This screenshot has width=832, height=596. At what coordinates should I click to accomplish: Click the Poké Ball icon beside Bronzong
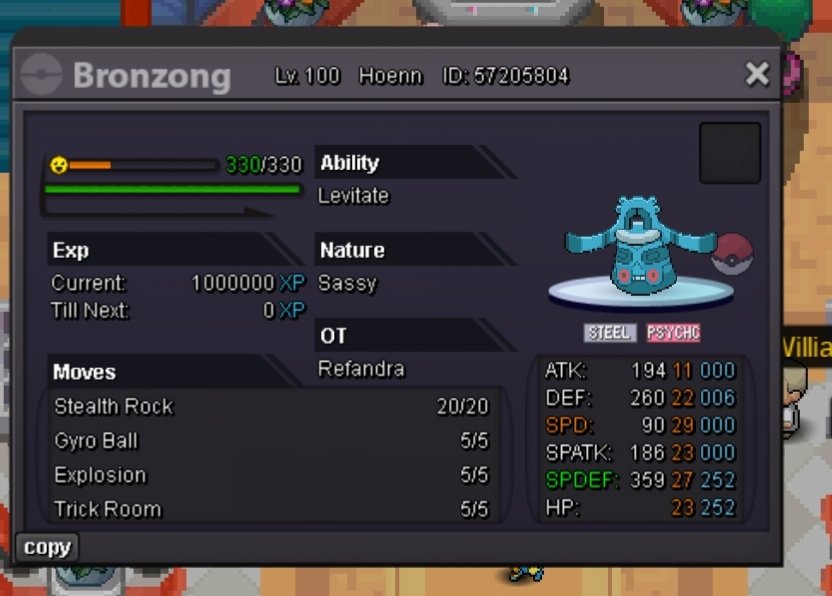[730, 252]
